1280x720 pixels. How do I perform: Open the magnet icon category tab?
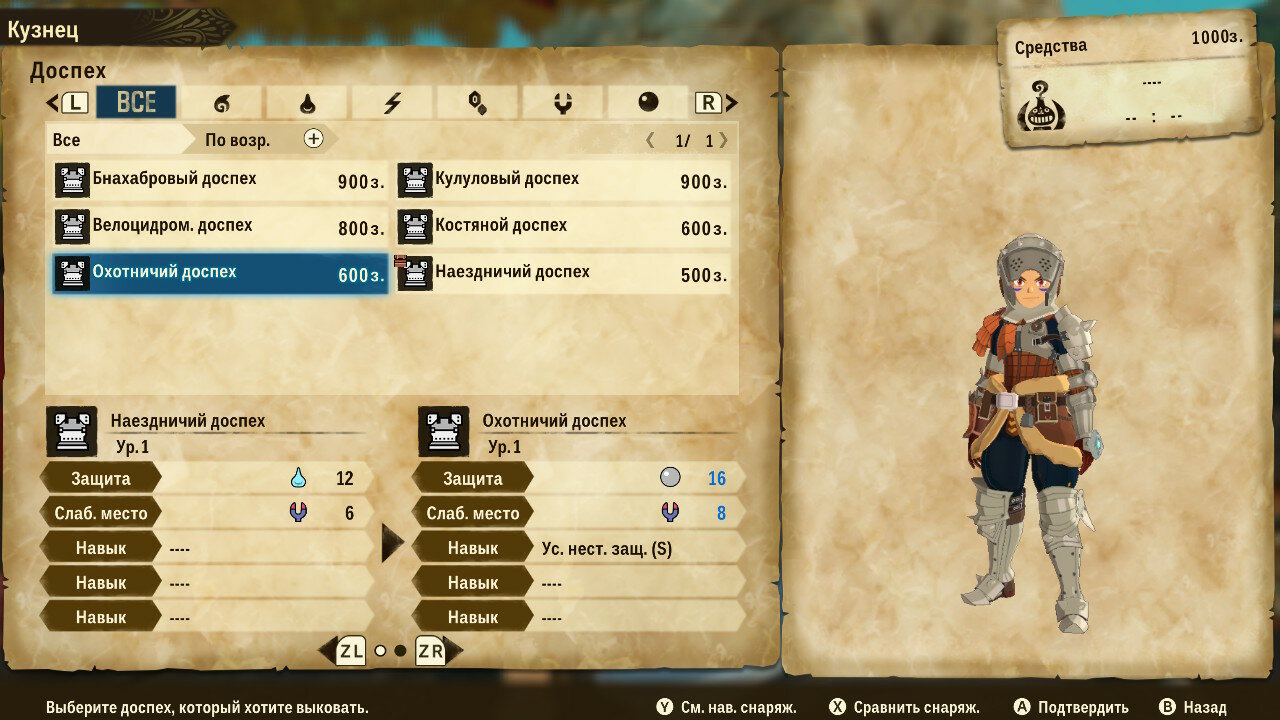(562, 102)
